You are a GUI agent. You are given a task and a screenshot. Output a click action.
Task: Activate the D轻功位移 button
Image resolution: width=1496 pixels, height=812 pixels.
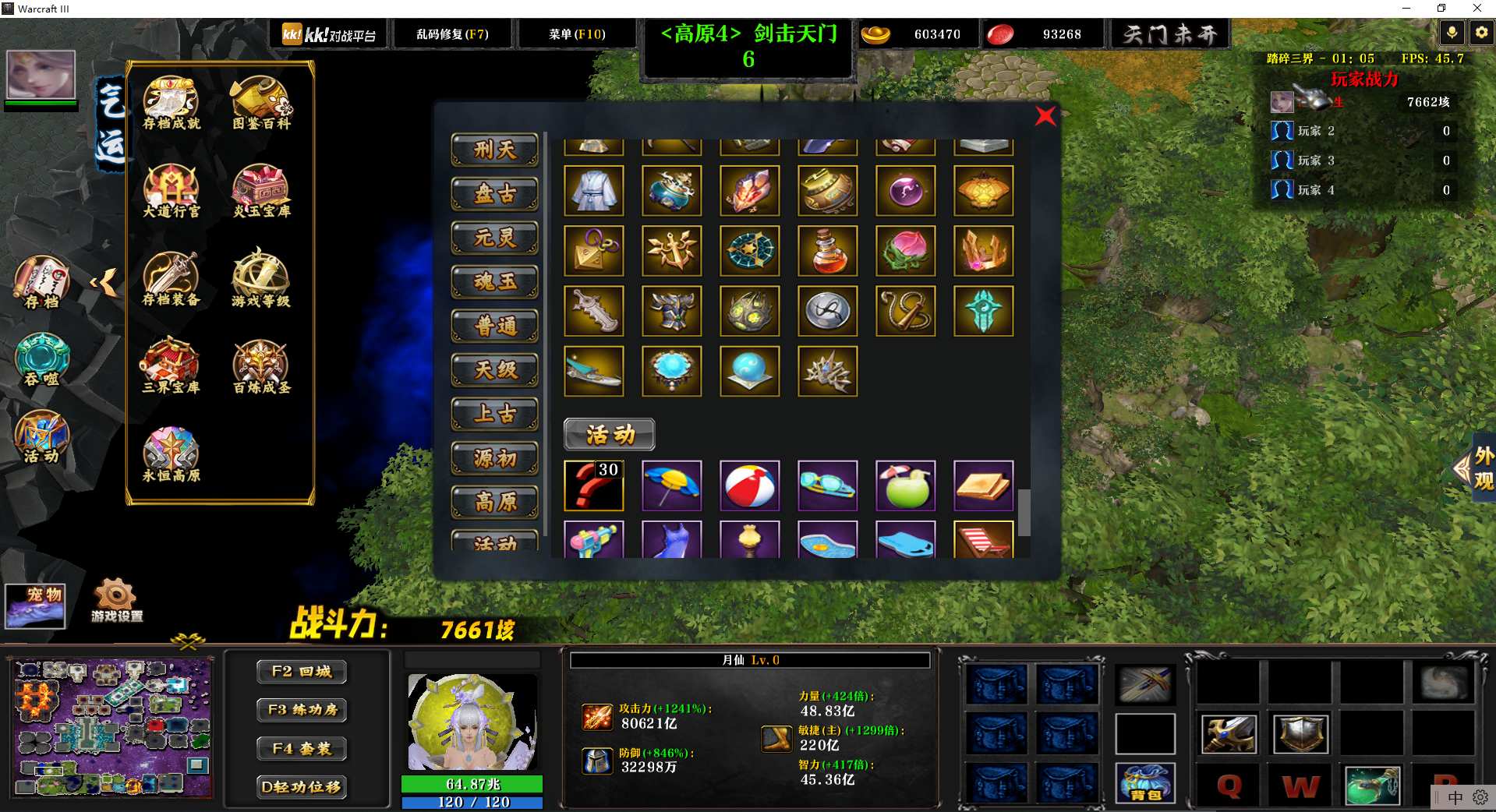(x=302, y=787)
